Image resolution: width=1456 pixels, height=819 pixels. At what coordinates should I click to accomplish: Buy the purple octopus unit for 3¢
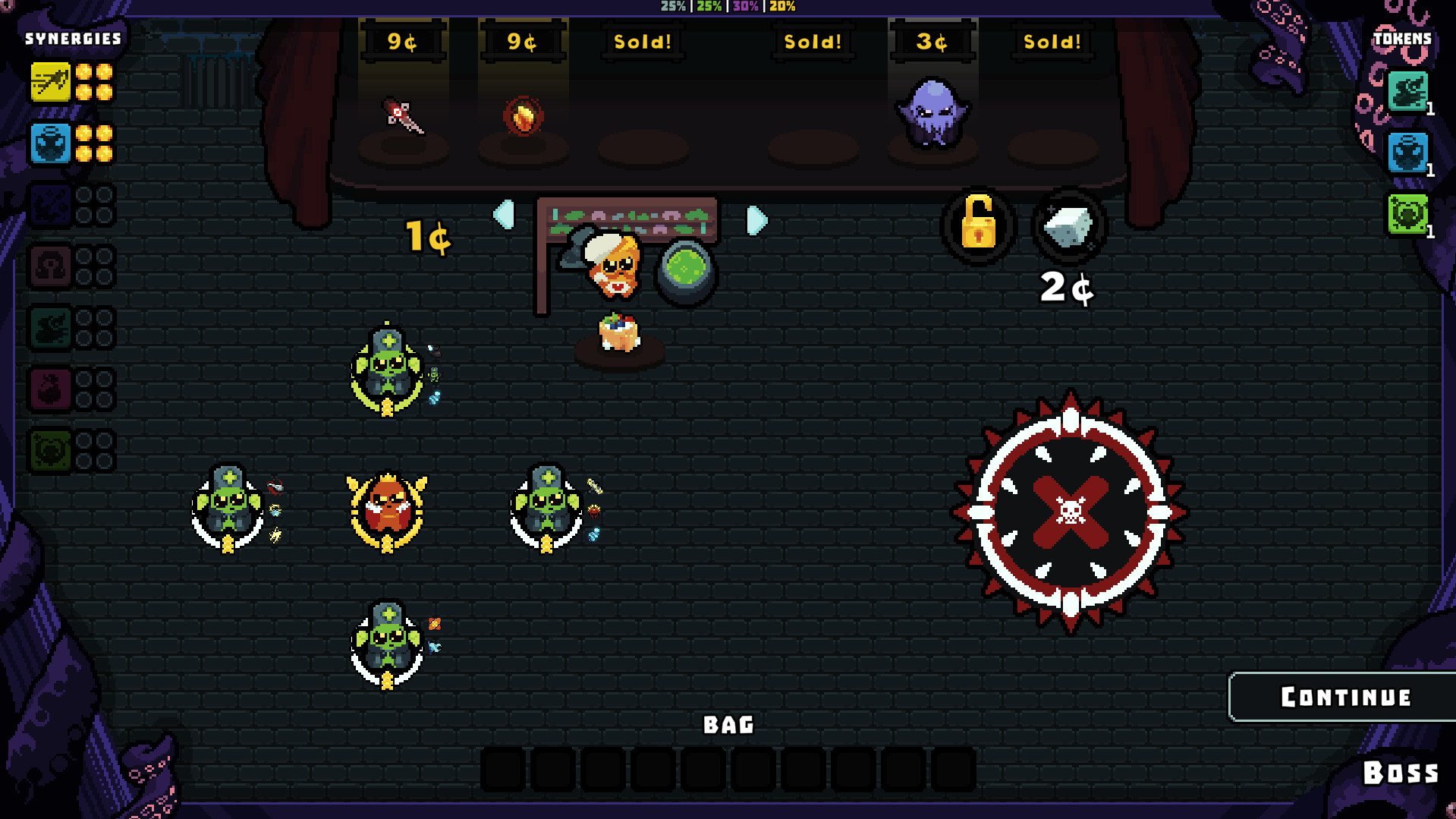tap(932, 113)
